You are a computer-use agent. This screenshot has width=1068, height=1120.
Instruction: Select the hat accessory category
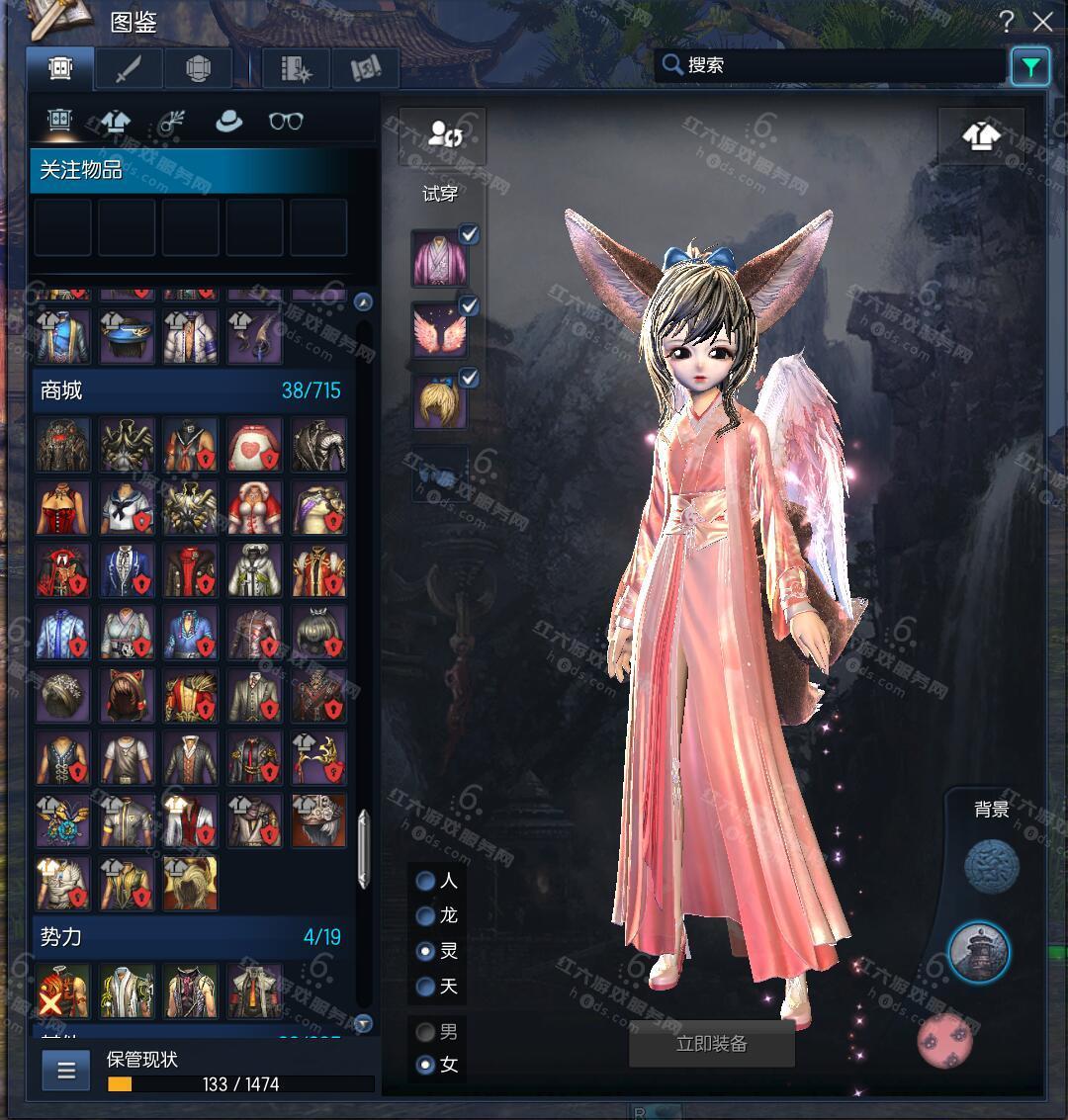[229, 121]
